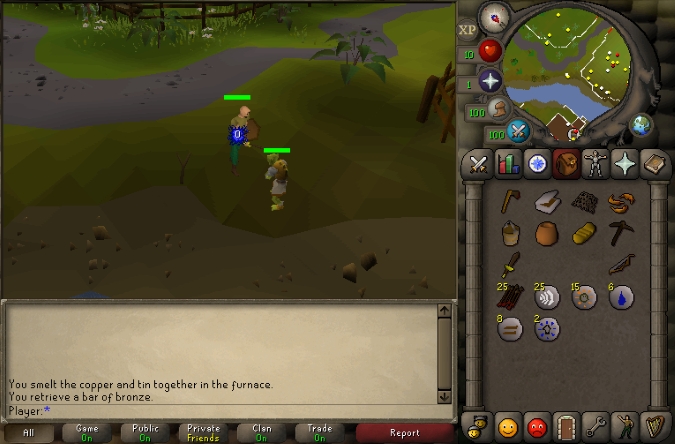Open the Quest List tab
The width and height of the screenshot is (675, 444).
click(537, 164)
